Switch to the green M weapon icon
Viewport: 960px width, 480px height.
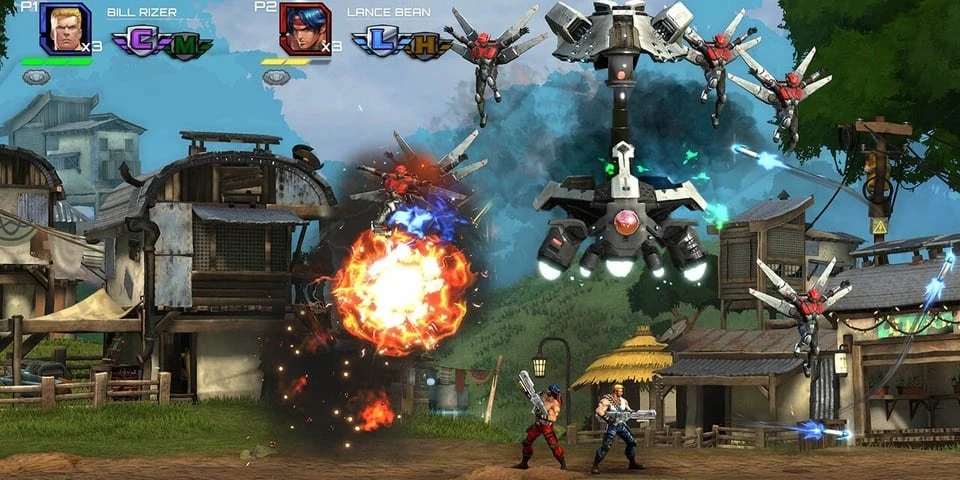[x=187, y=44]
